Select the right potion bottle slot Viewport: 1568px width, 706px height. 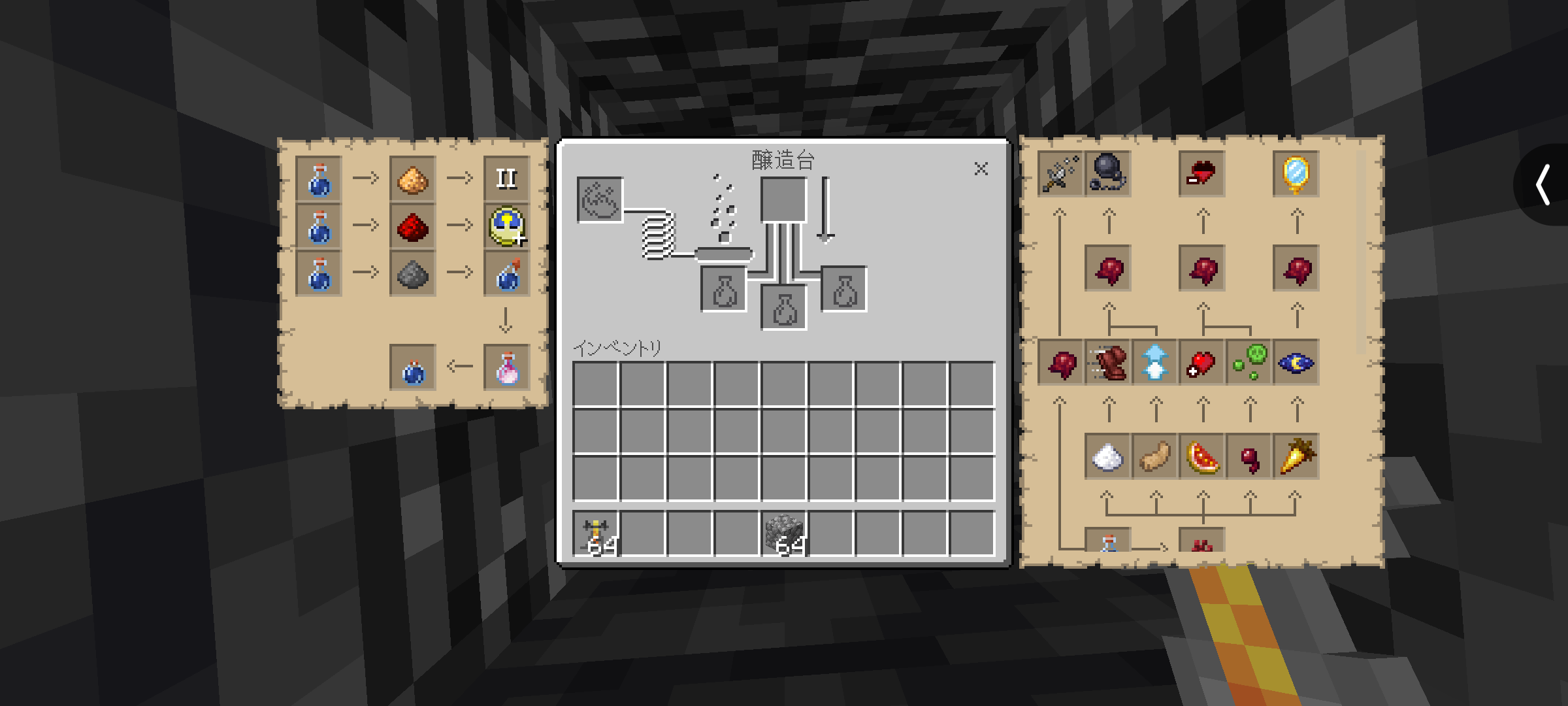coord(844,289)
